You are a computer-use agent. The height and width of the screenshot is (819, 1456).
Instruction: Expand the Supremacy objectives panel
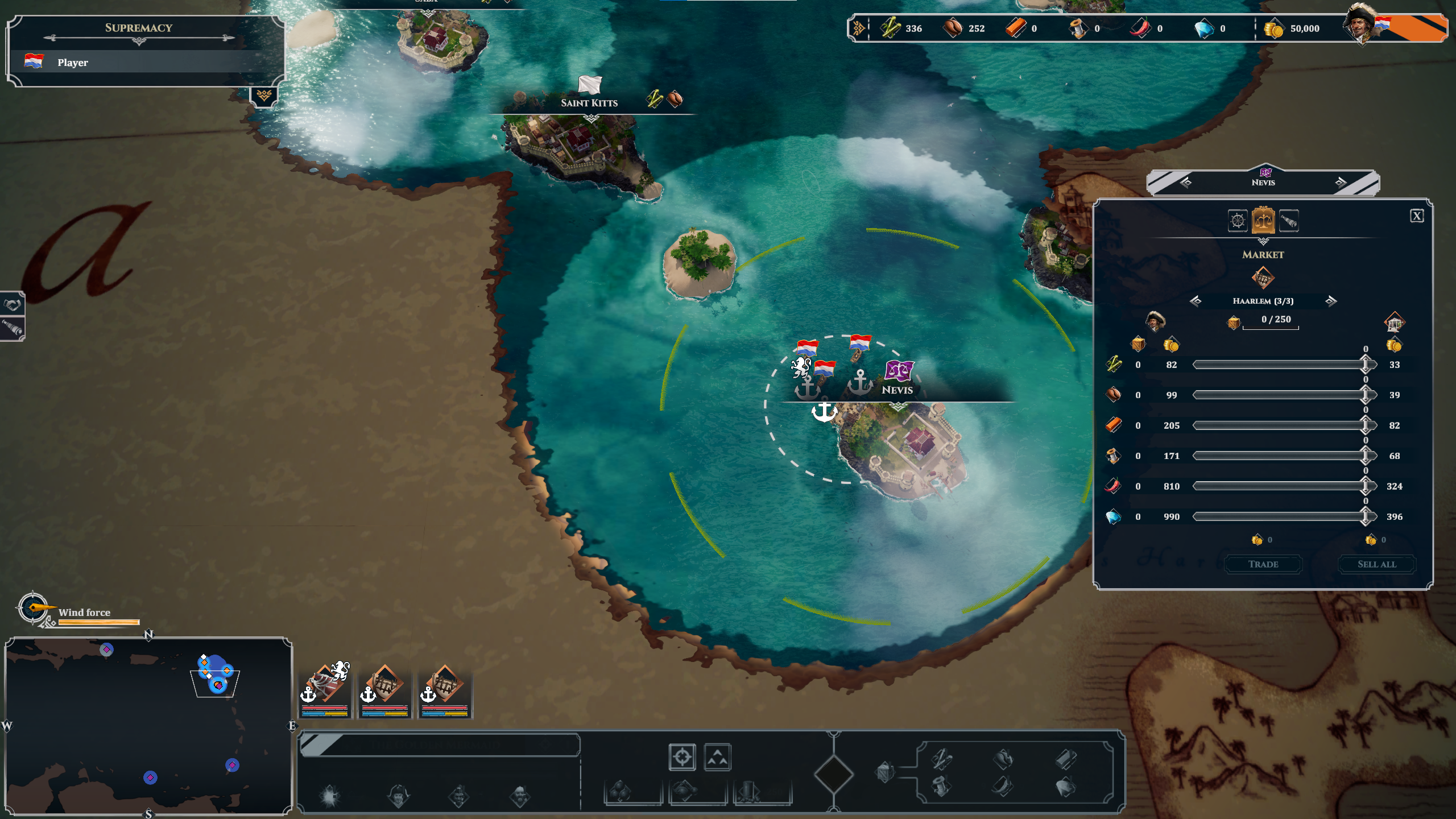pos(264,96)
